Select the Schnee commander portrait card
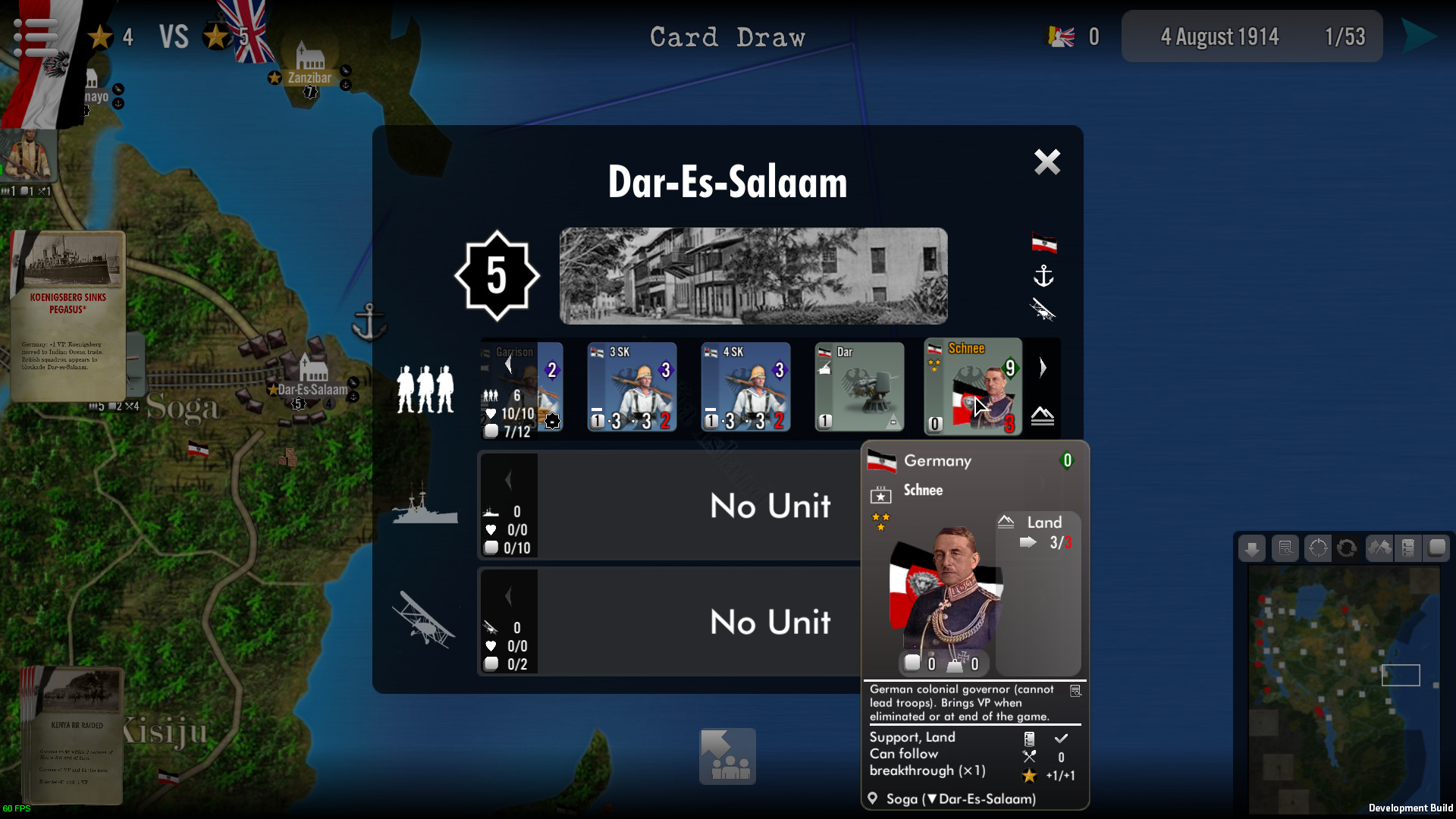The image size is (1456, 819). [x=973, y=387]
